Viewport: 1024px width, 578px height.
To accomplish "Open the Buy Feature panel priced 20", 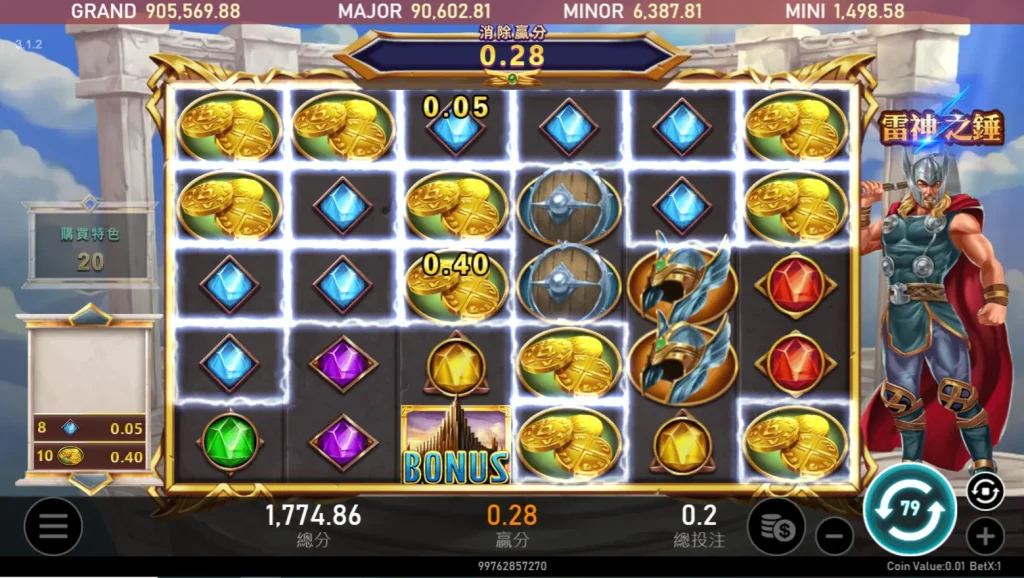I will coord(90,247).
